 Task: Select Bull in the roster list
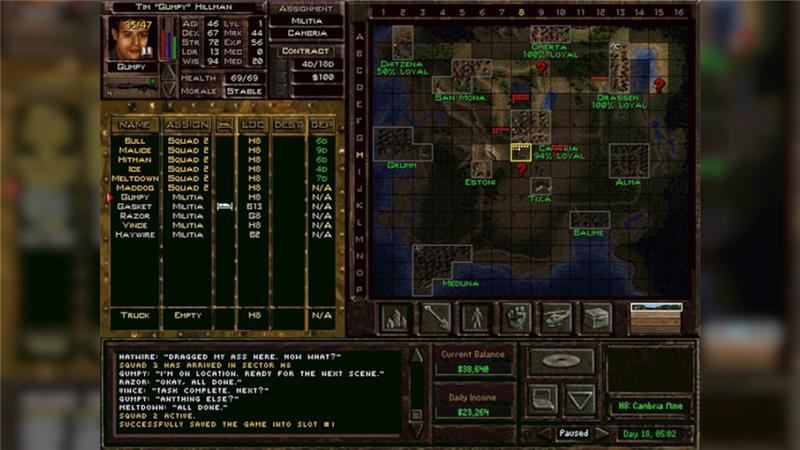pos(135,141)
